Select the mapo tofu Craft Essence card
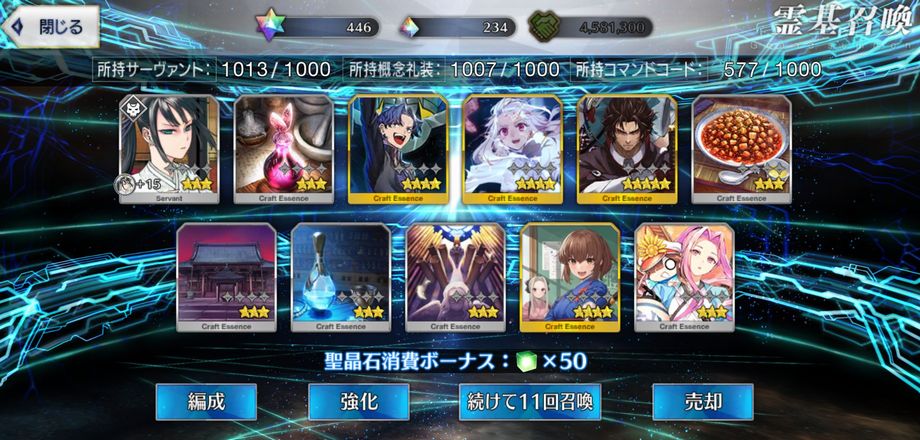The image size is (920, 440). (x=741, y=148)
